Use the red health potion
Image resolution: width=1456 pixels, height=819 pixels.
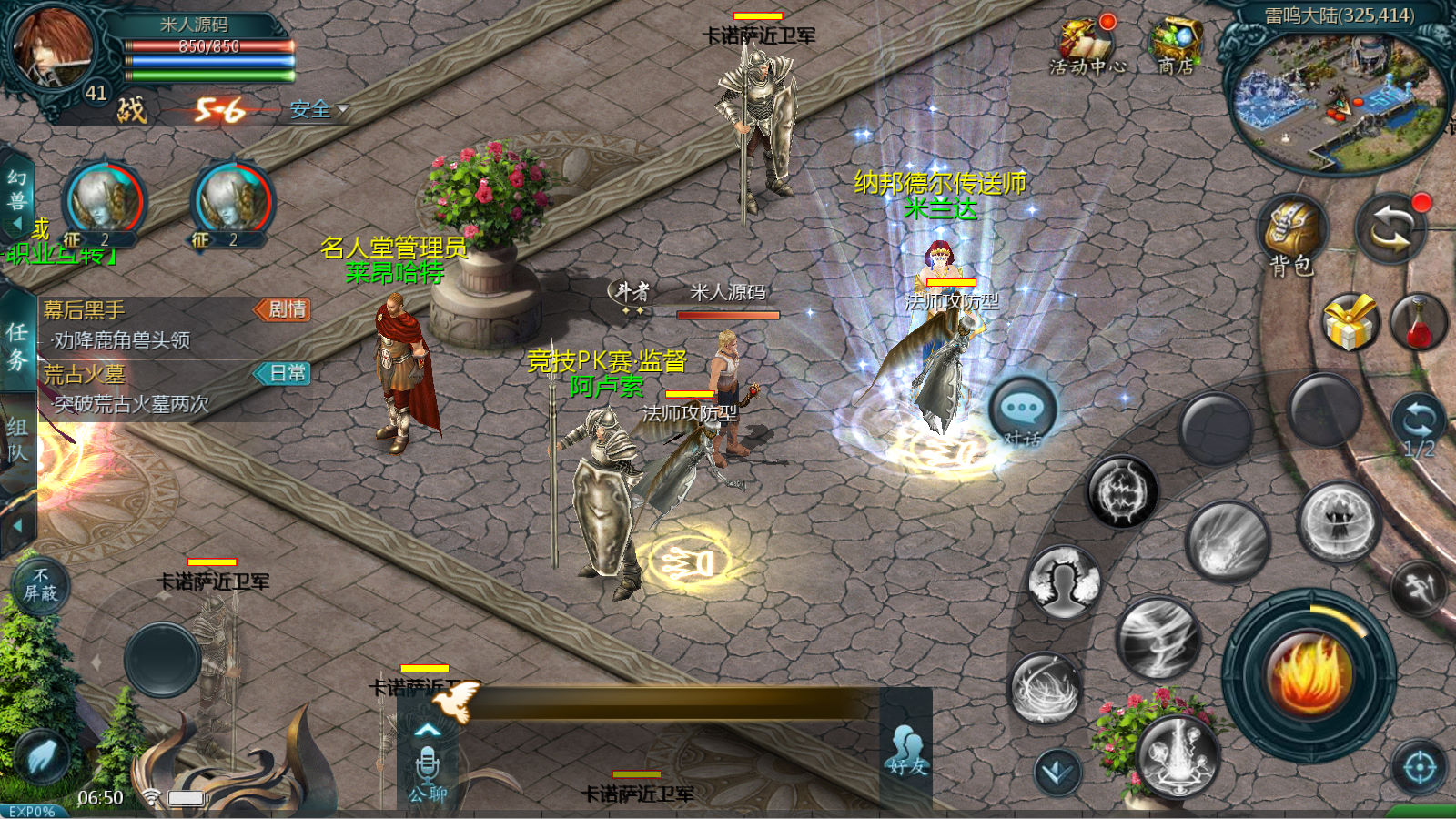pos(1419,322)
